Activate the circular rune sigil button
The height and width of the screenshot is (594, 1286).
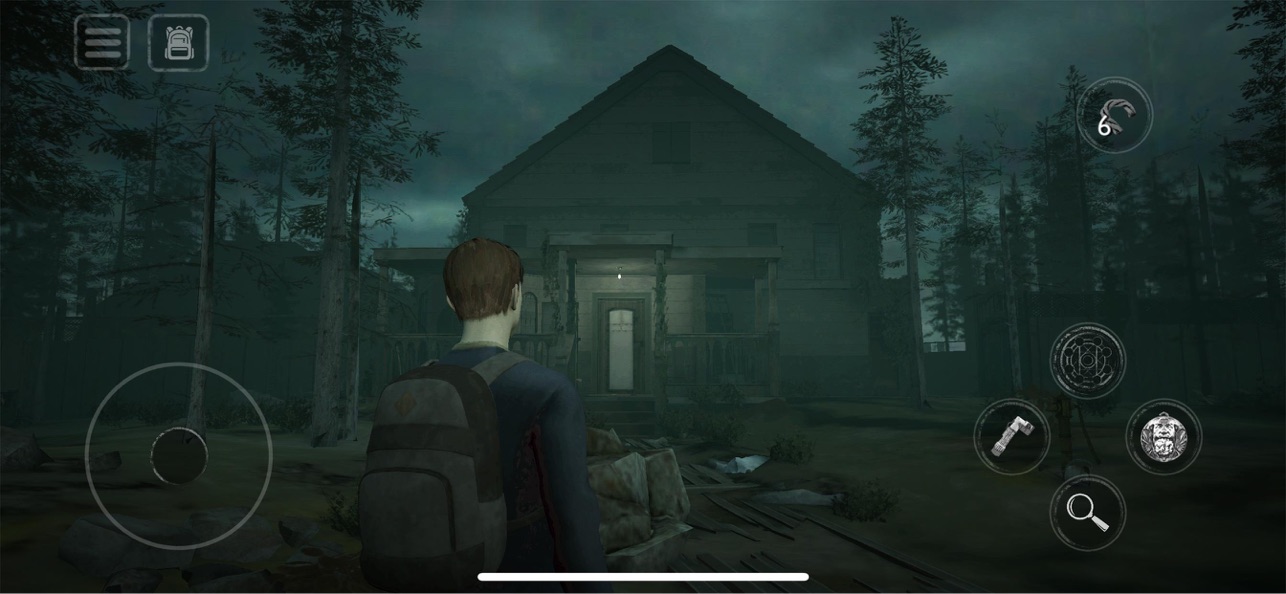point(1087,361)
